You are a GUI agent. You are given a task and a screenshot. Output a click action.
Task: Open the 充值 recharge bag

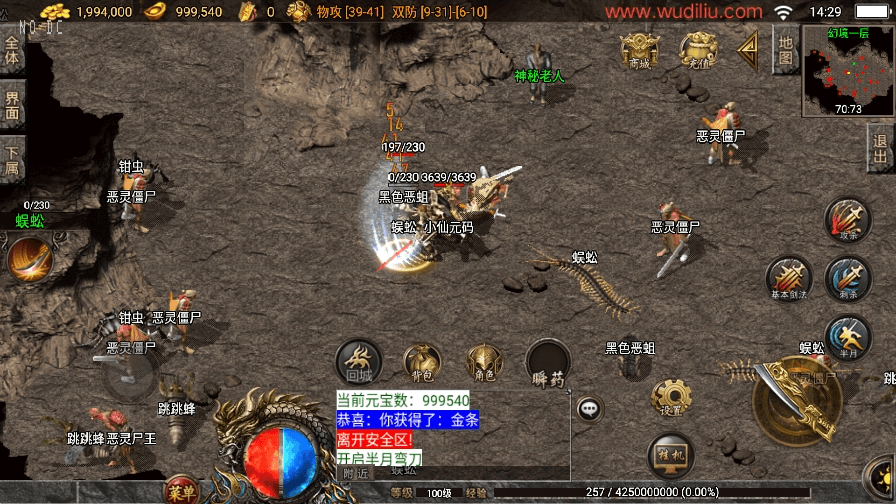pos(699,50)
